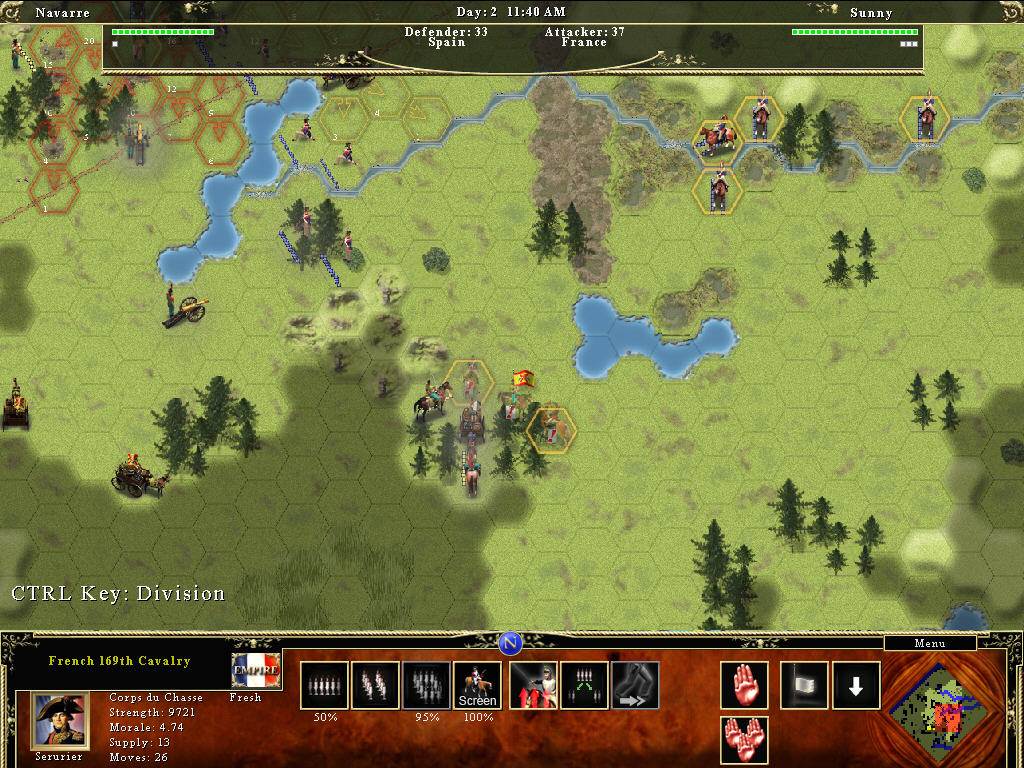
Task: Select the Screen cavalry formation
Action: (477, 686)
